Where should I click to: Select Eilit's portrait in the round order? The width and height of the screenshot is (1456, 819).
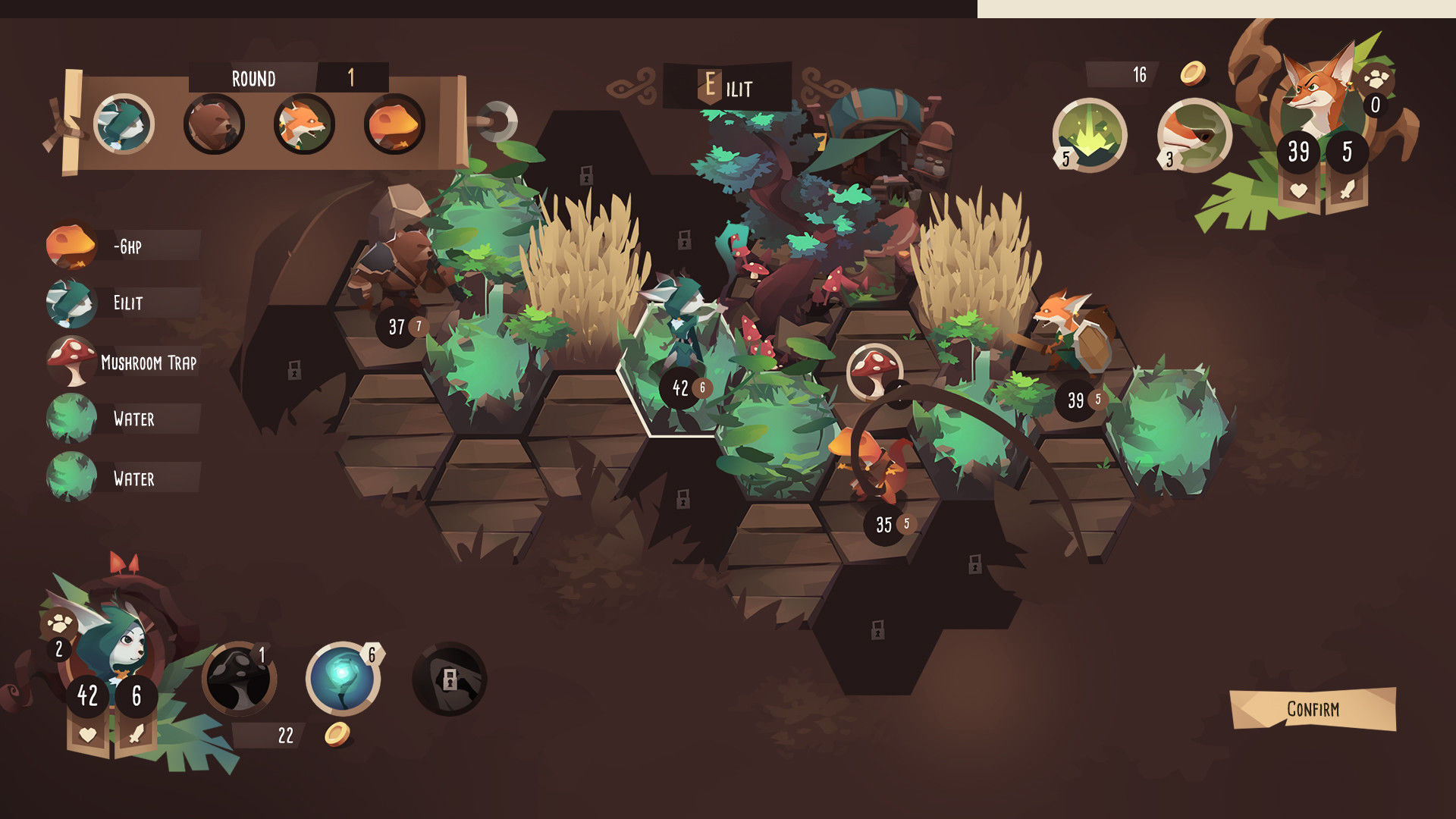pyautogui.click(x=124, y=124)
